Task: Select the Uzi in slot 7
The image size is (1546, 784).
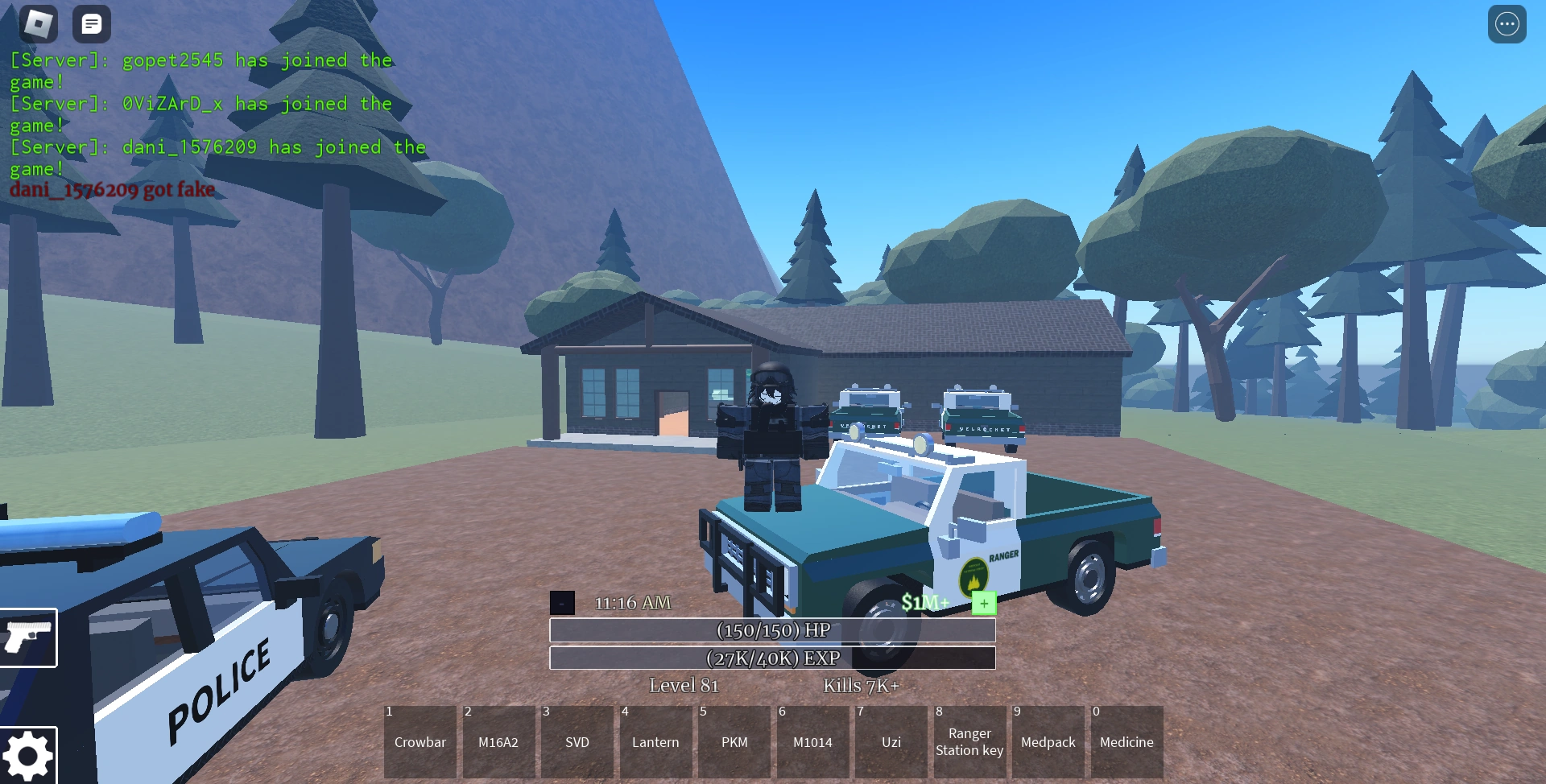Action: coord(891,741)
